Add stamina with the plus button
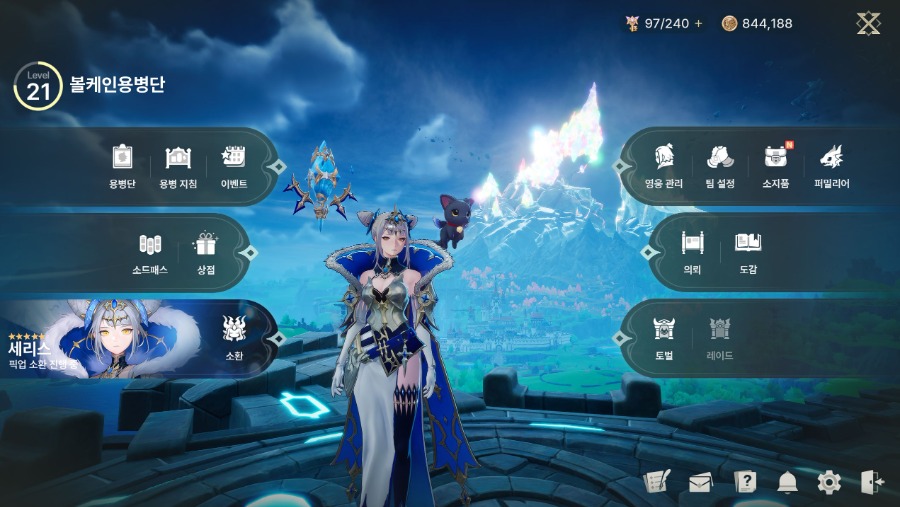The height and width of the screenshot is (507, 900). pos(698,23)
